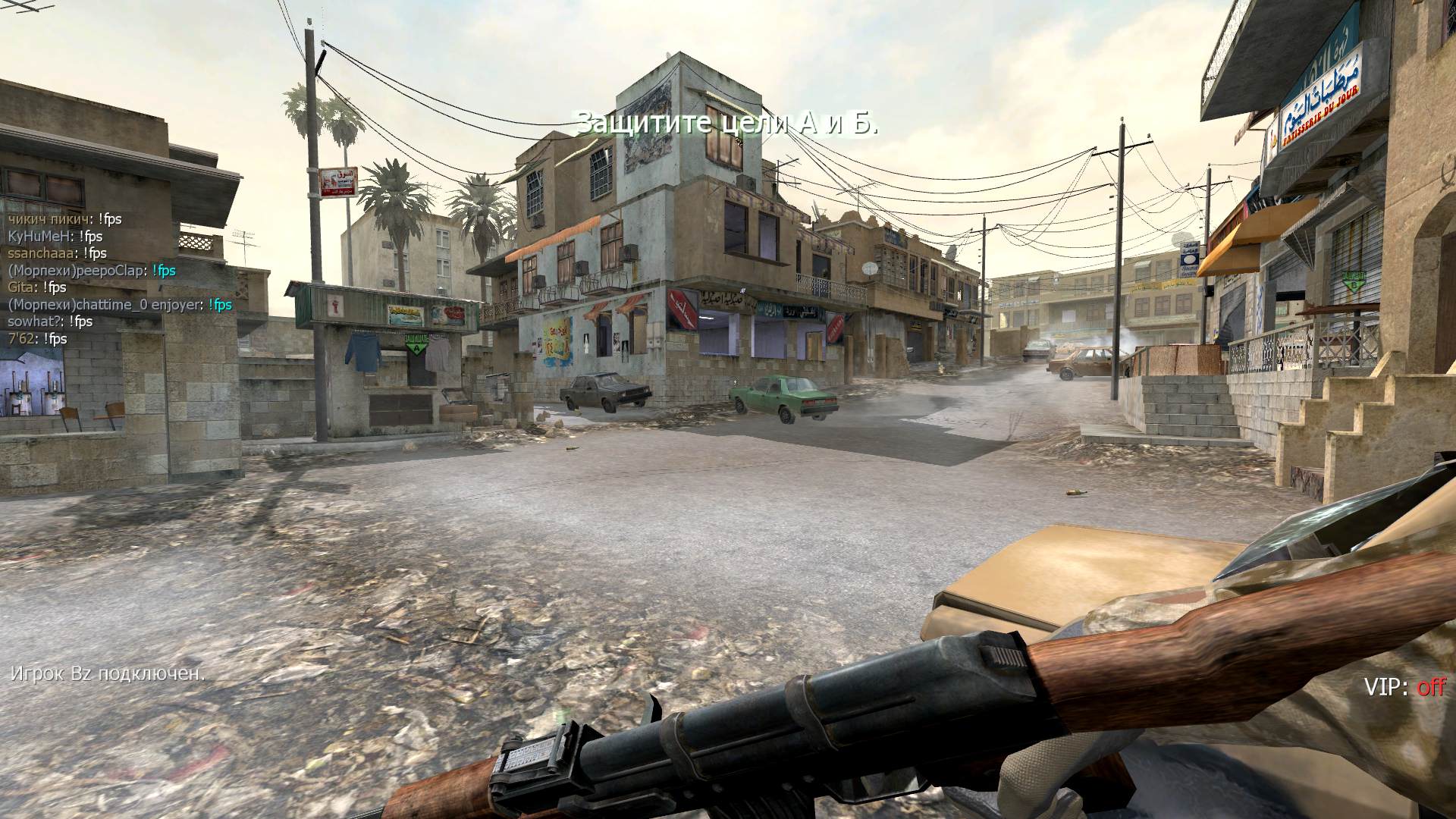Click sowhat?'s chat message

50,322
